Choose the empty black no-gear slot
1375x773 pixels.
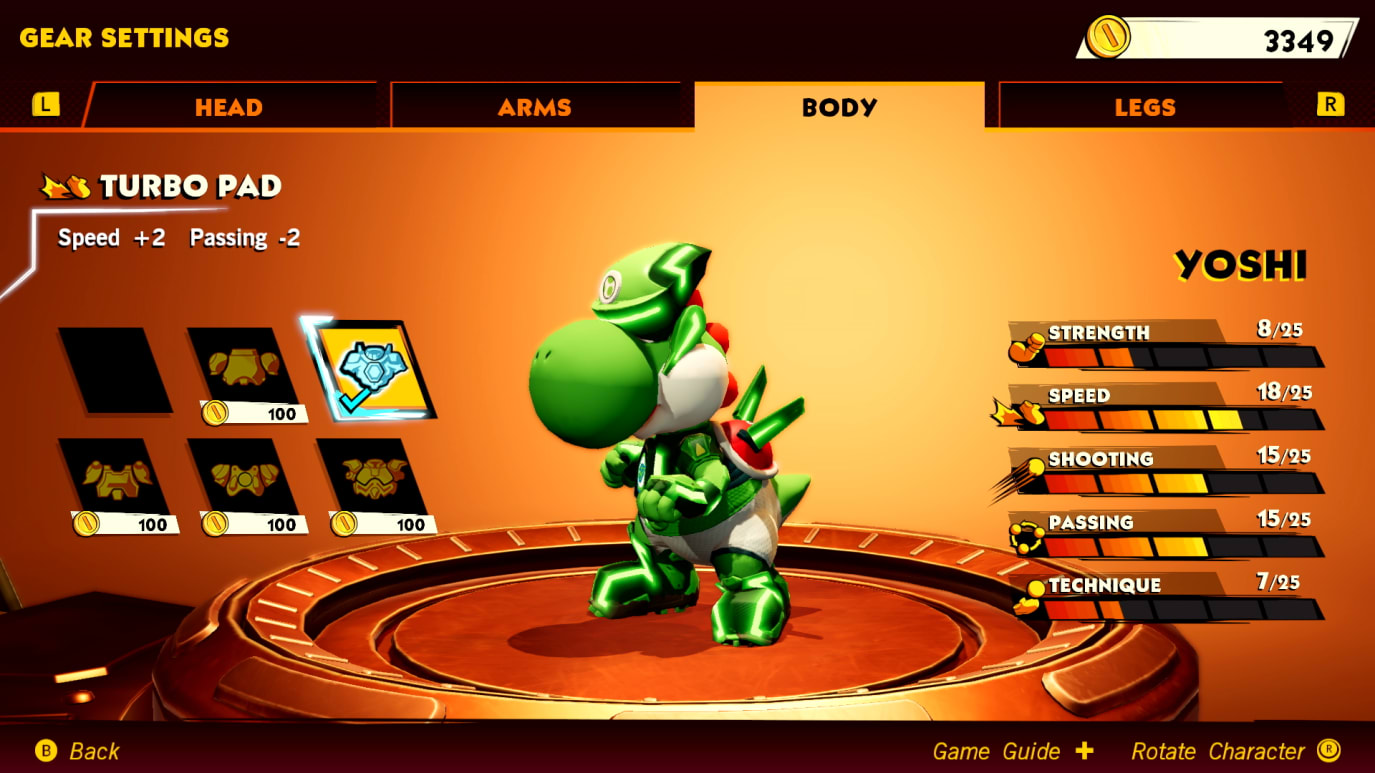[x=115, y=370]
